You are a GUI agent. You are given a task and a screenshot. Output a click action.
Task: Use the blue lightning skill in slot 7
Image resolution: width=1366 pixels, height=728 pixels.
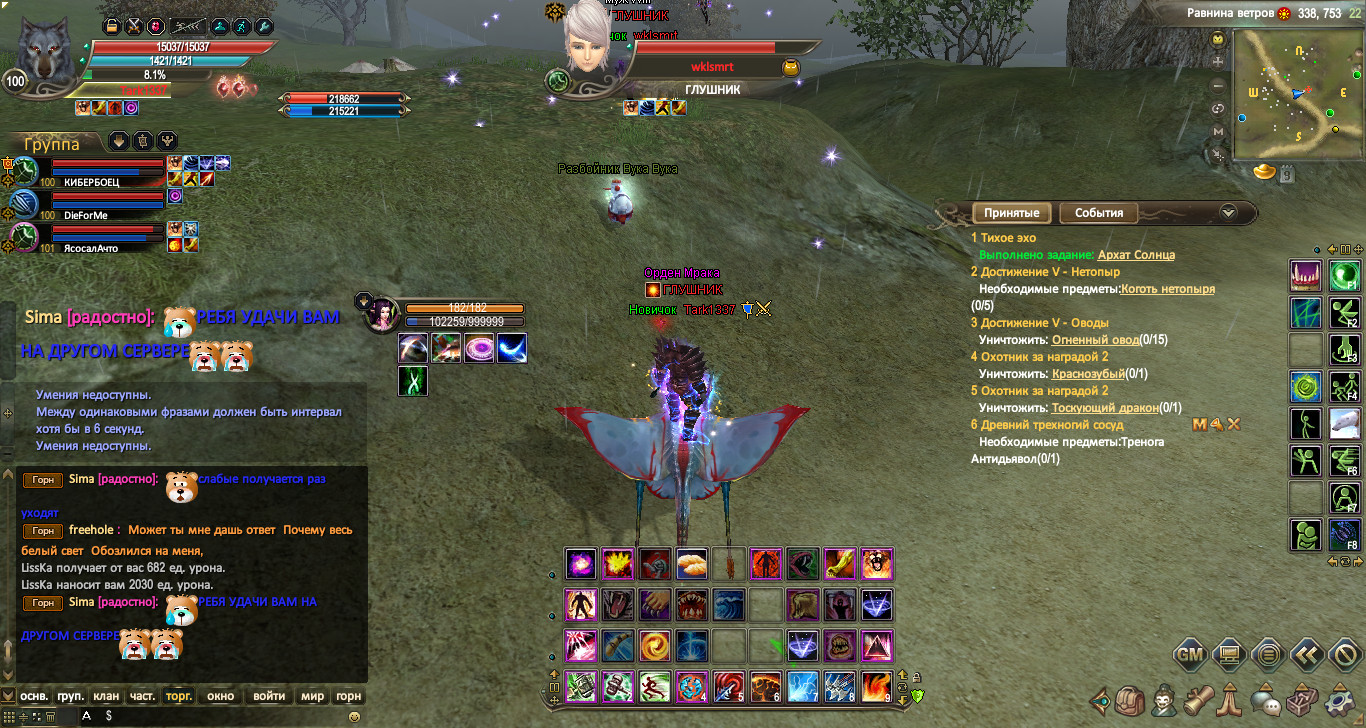coord(803,687)
